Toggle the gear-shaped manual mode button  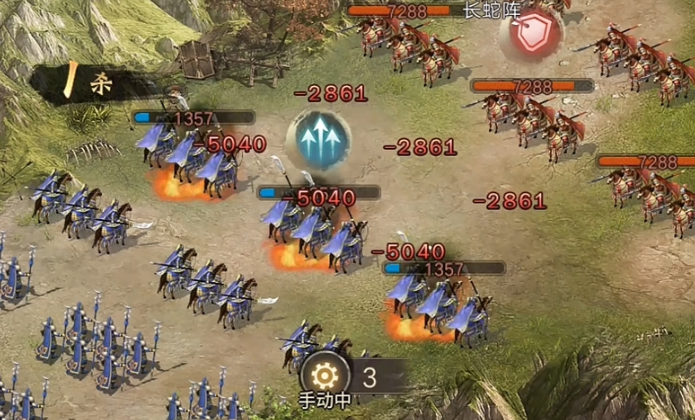tap(324, 376)
